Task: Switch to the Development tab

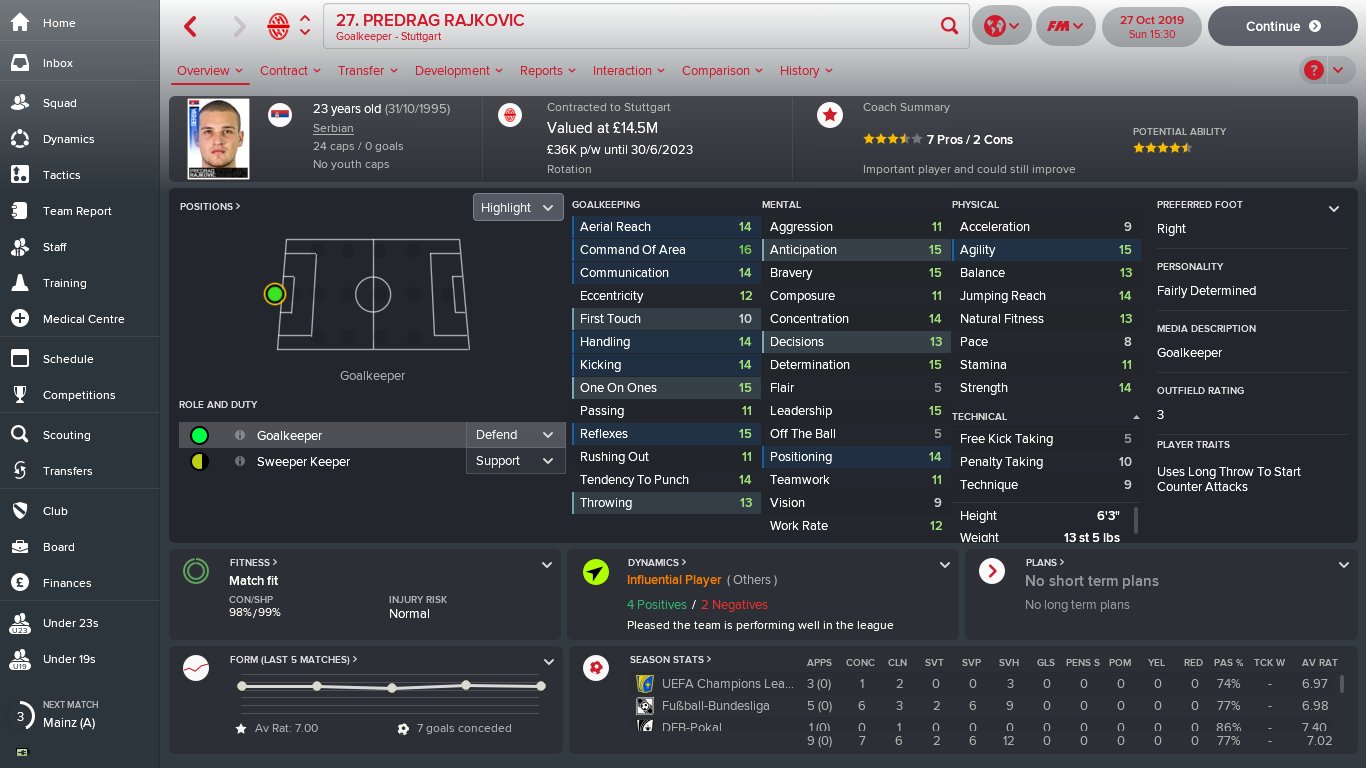Action: pos(458,71)
